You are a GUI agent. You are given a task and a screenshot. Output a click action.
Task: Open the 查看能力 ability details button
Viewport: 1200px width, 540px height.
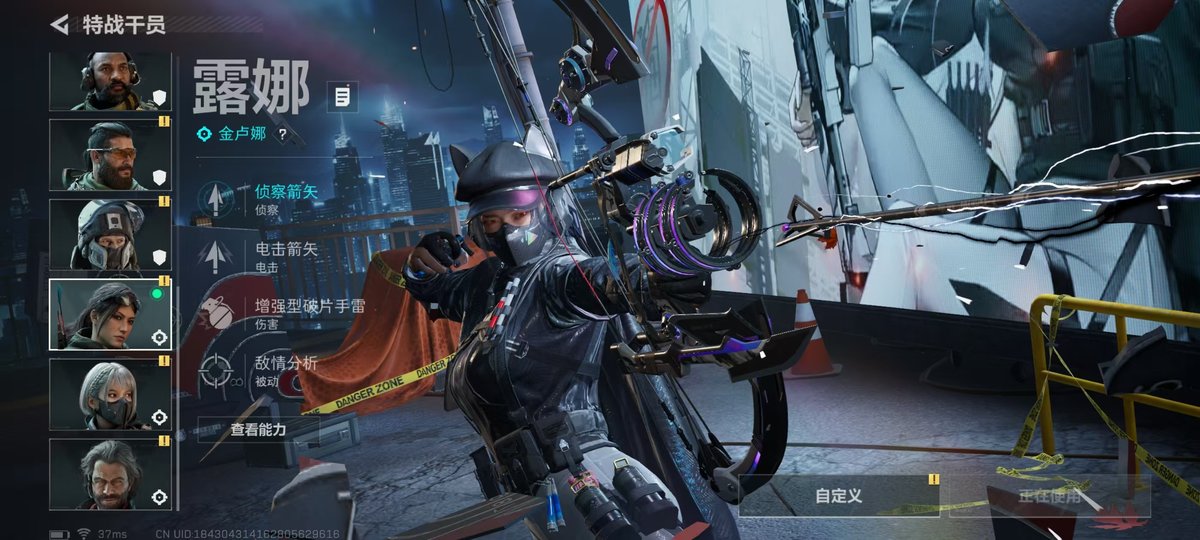click(x=258, y=429)
